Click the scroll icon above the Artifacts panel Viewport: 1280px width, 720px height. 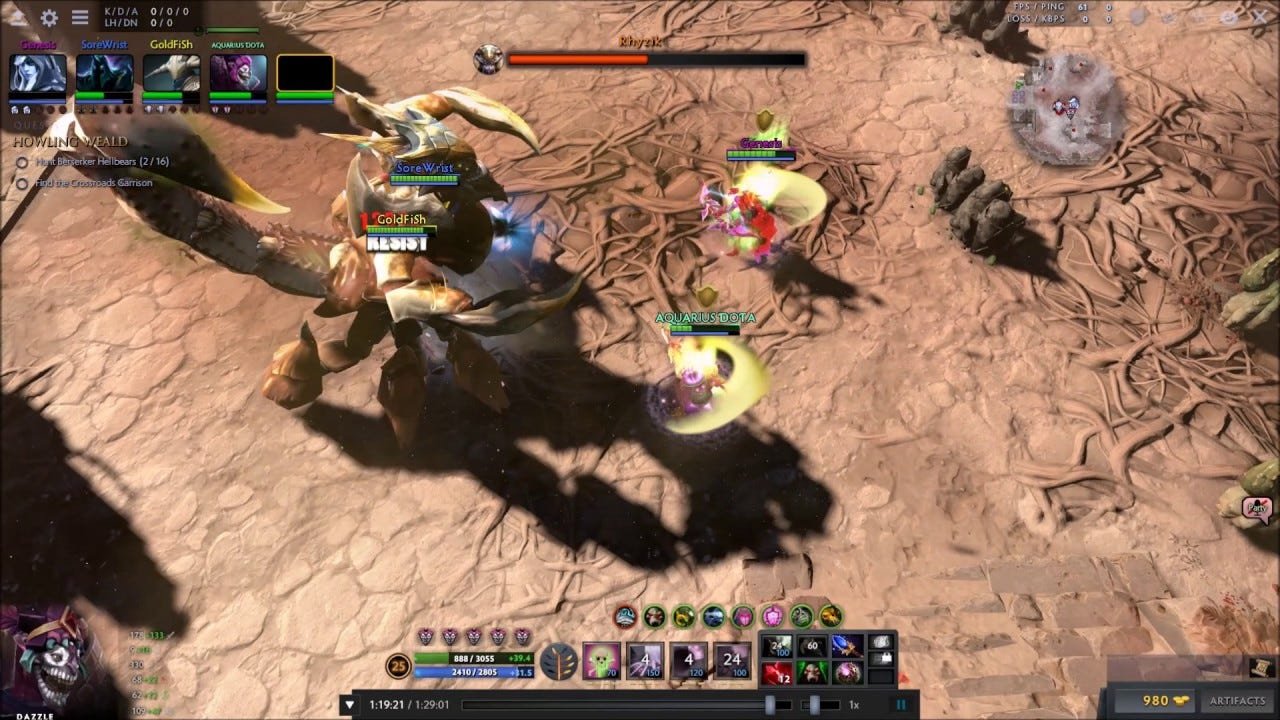click(1261, 667)
